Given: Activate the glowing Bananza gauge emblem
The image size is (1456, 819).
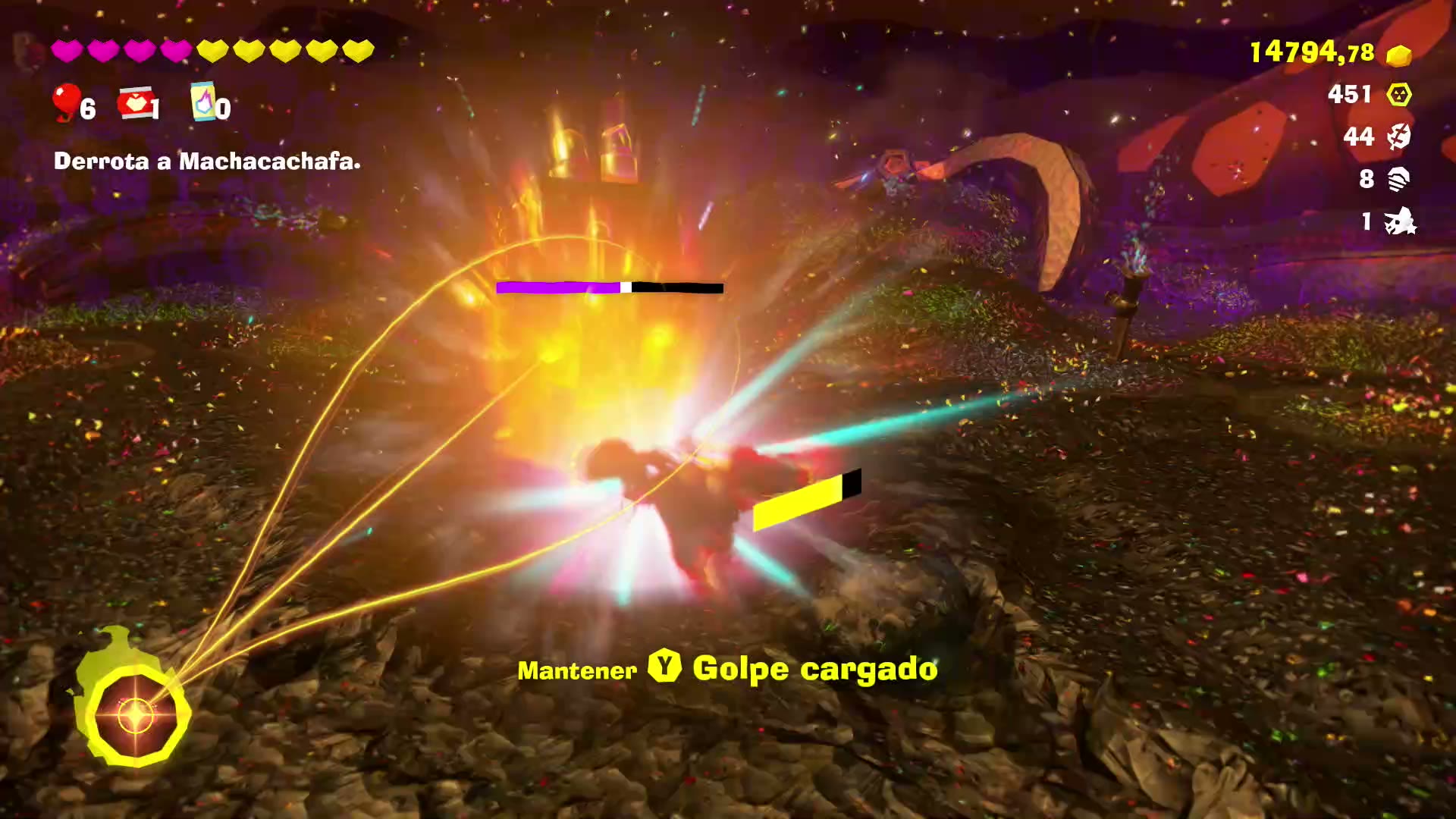Looking at the screenshot, I should pyautogui.click(x=135, y=715).
